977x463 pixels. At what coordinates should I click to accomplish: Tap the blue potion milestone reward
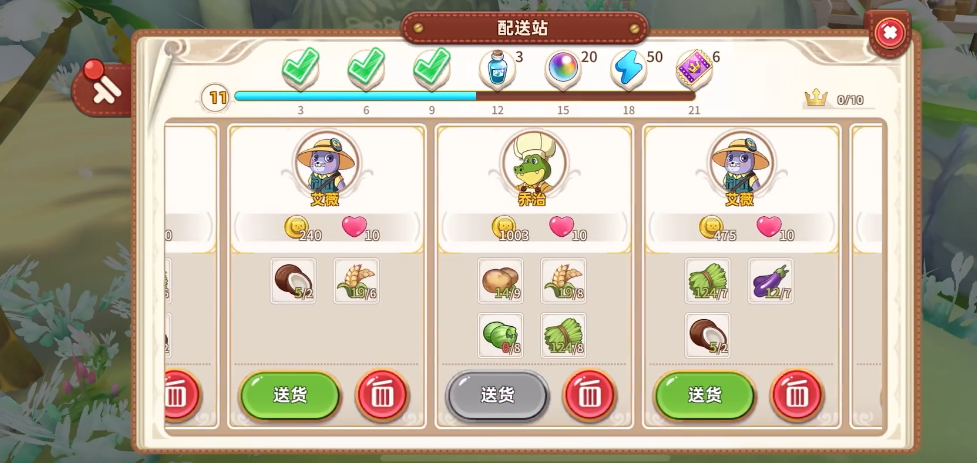pos(497,69)
